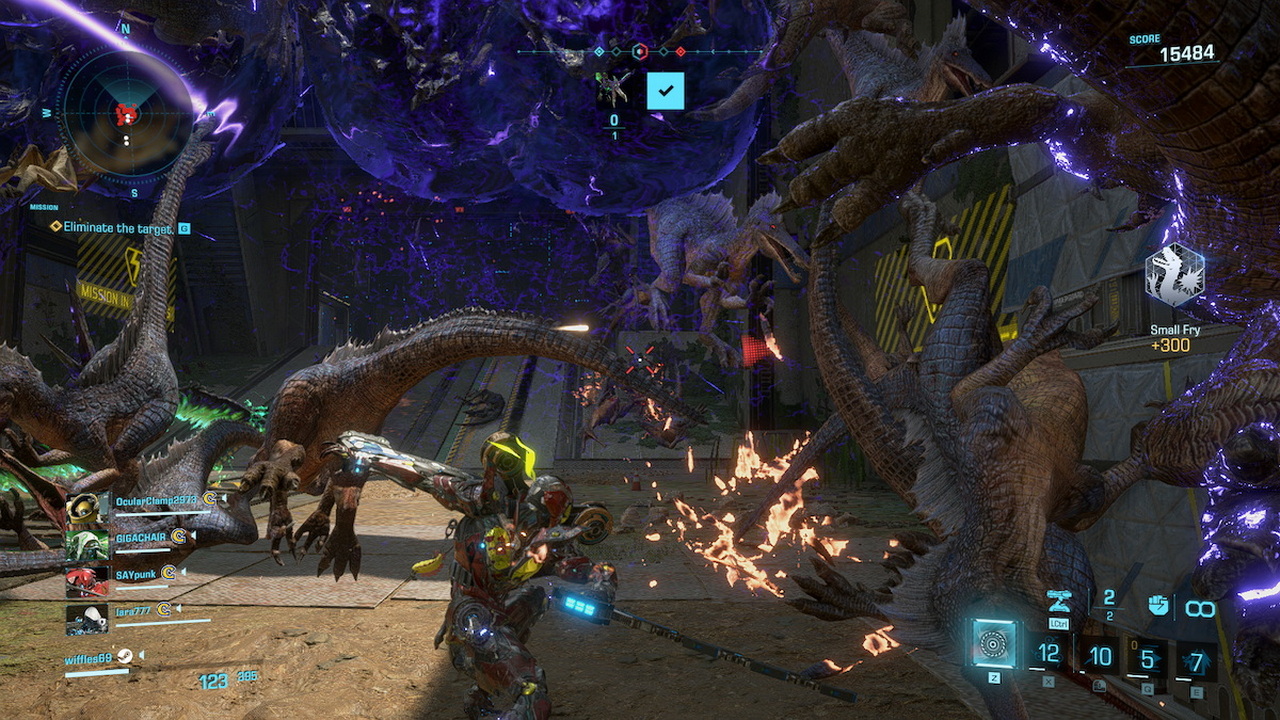Select GIGACHAIR's green exosuit portrait

click(86, 544)
